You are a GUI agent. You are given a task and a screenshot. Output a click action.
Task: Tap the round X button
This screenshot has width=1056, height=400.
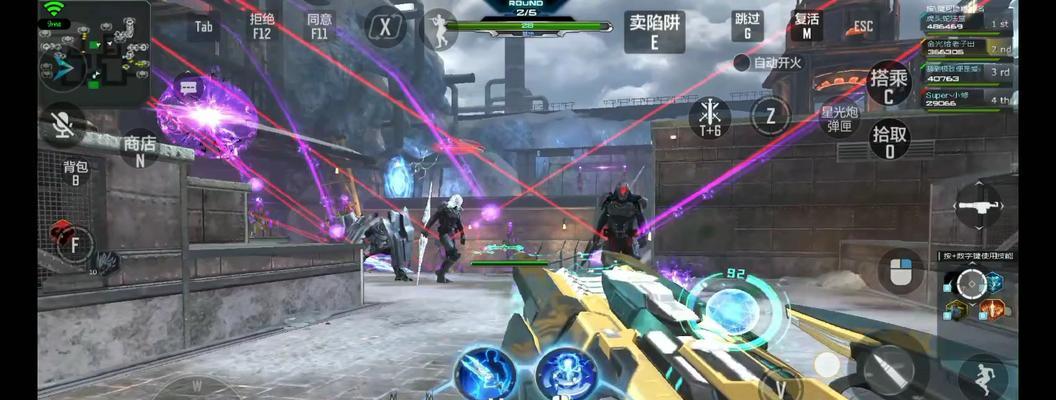pyautogui.click(x=385, y=27)
